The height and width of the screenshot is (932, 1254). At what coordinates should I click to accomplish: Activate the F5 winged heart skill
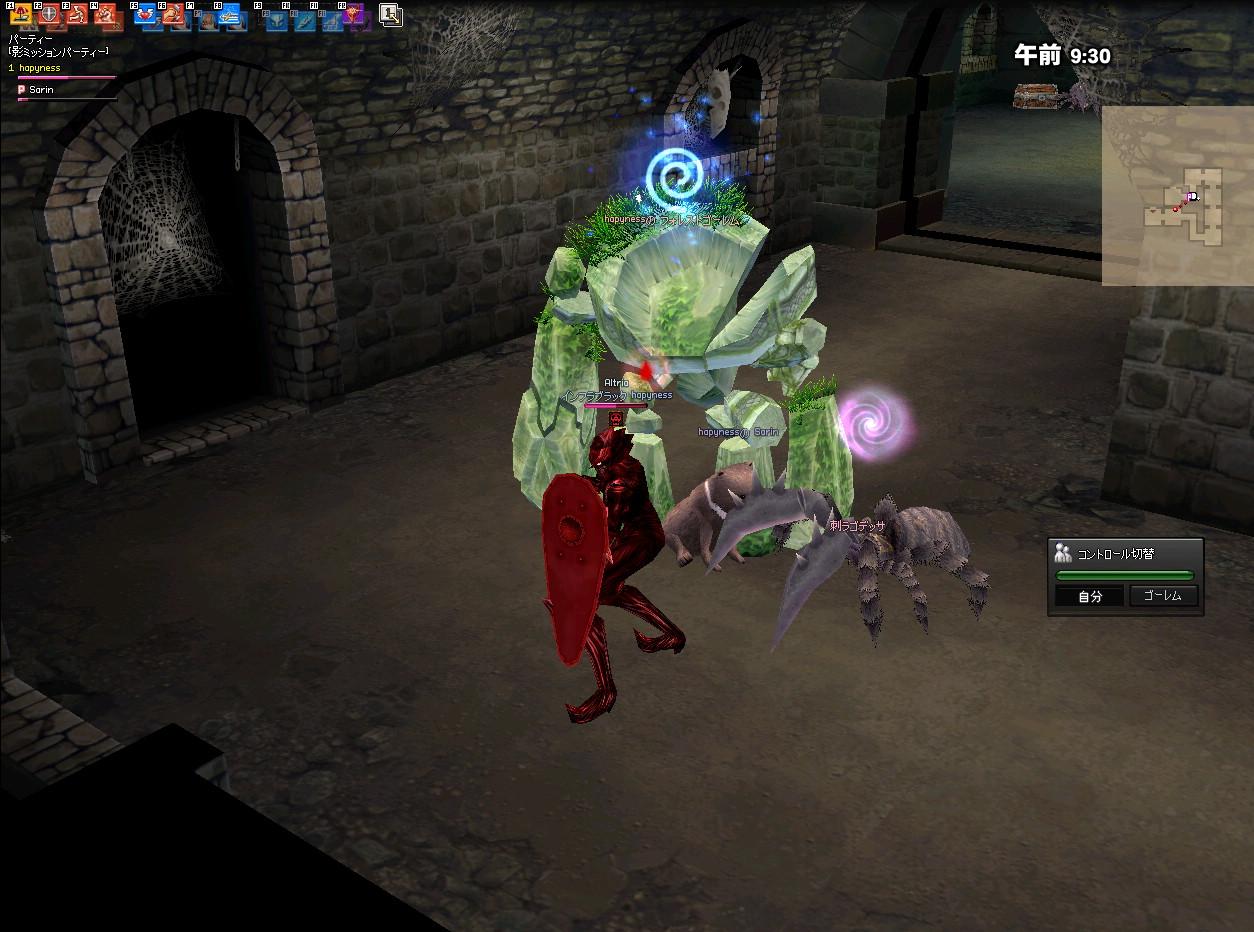point(145,16)
